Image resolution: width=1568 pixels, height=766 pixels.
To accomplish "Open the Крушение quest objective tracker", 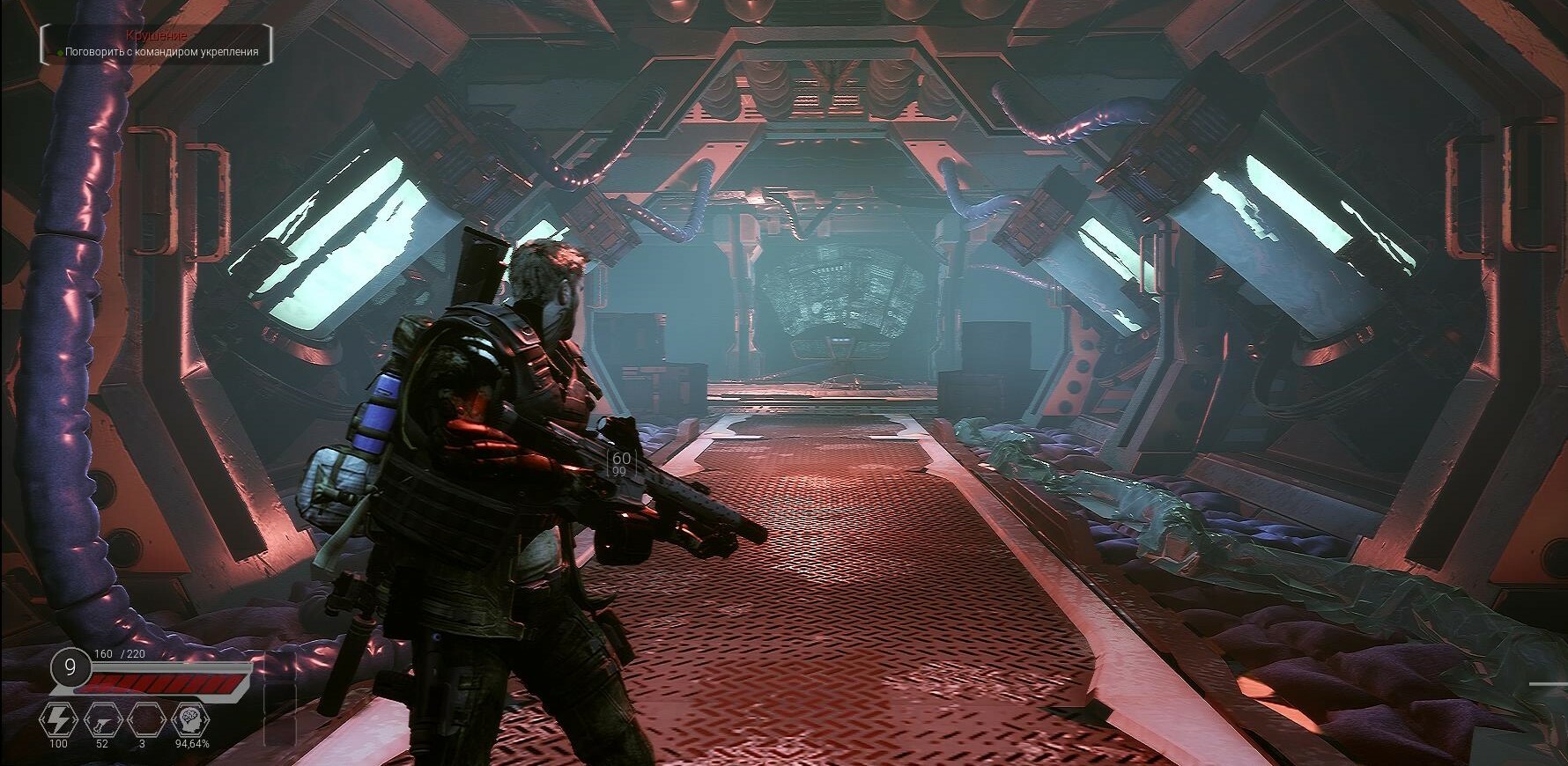I will (157, 45).
